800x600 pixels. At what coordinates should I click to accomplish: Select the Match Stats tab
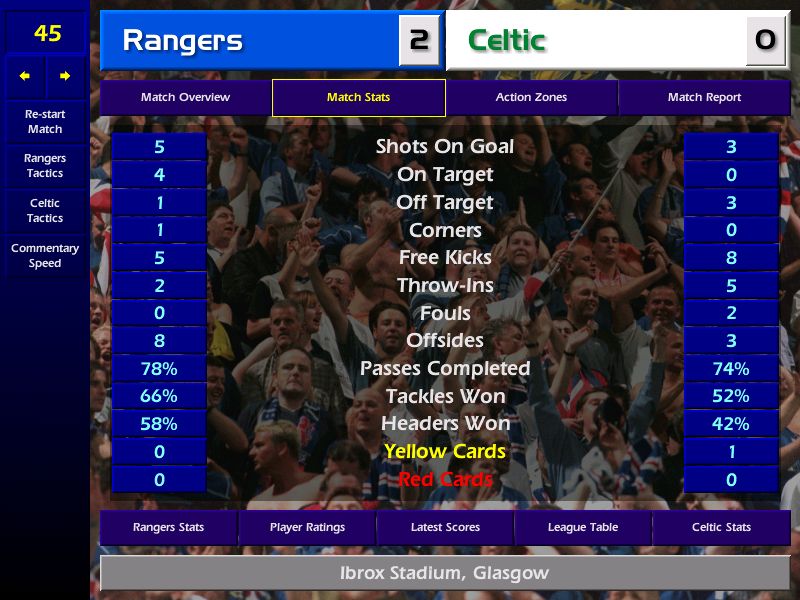point(358,98)
